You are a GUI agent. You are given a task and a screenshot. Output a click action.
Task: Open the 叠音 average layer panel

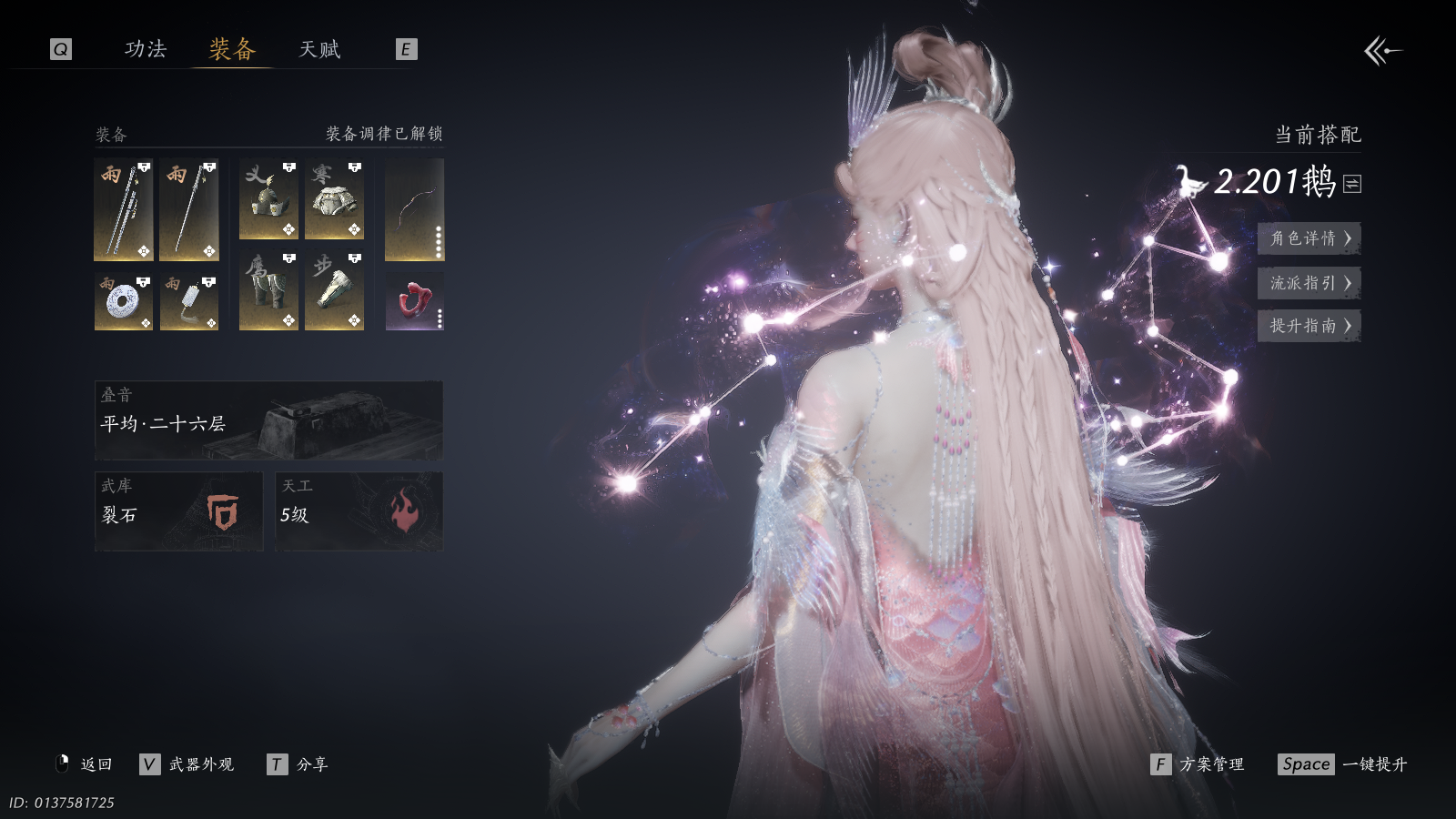[x=268, y=420]
